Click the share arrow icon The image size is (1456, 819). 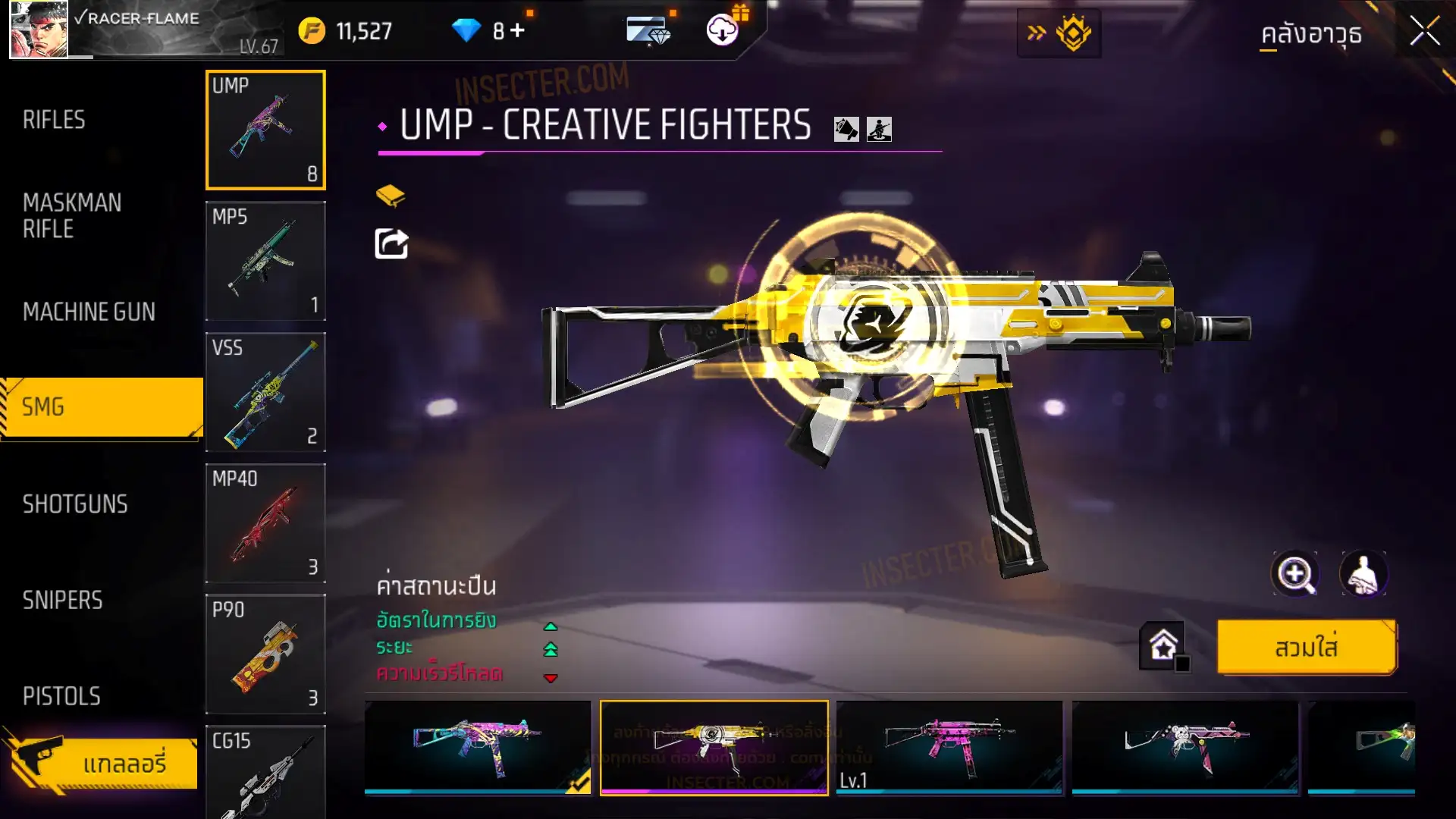tap(391, 244)
